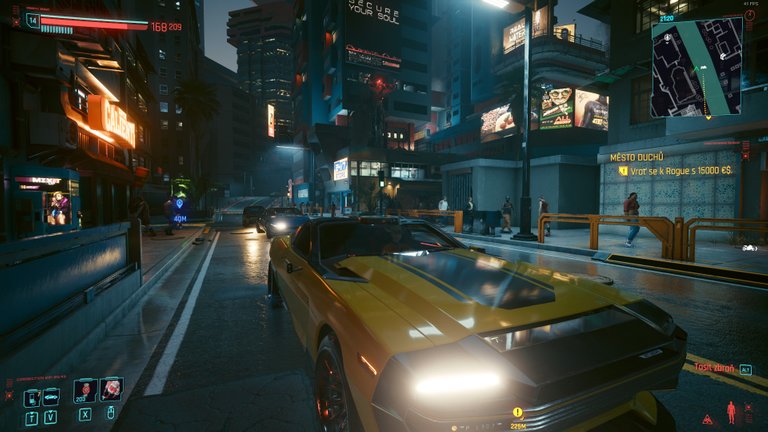Click the yellow quest waypoint marker above the car
Viewport: 768px width, 432px height.
point(518,412)
